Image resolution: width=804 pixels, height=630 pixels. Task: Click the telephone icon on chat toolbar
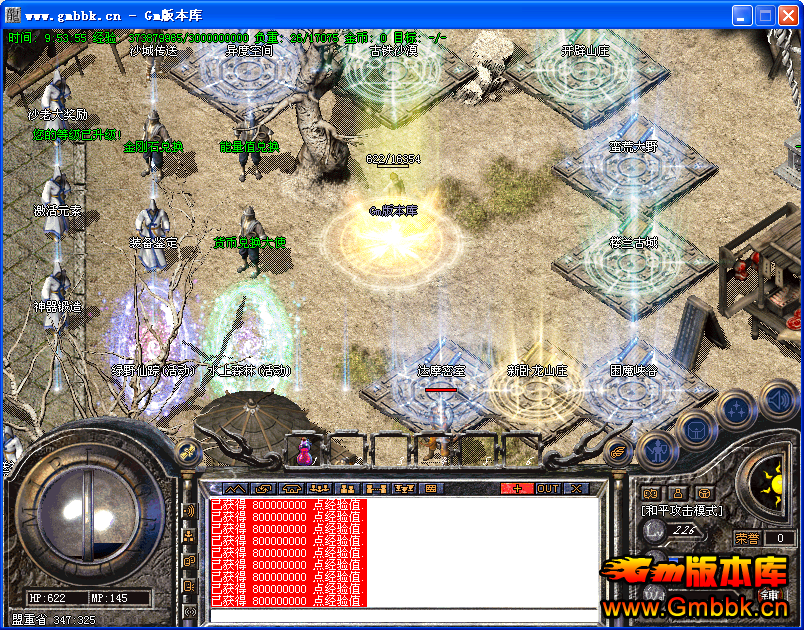292,488
